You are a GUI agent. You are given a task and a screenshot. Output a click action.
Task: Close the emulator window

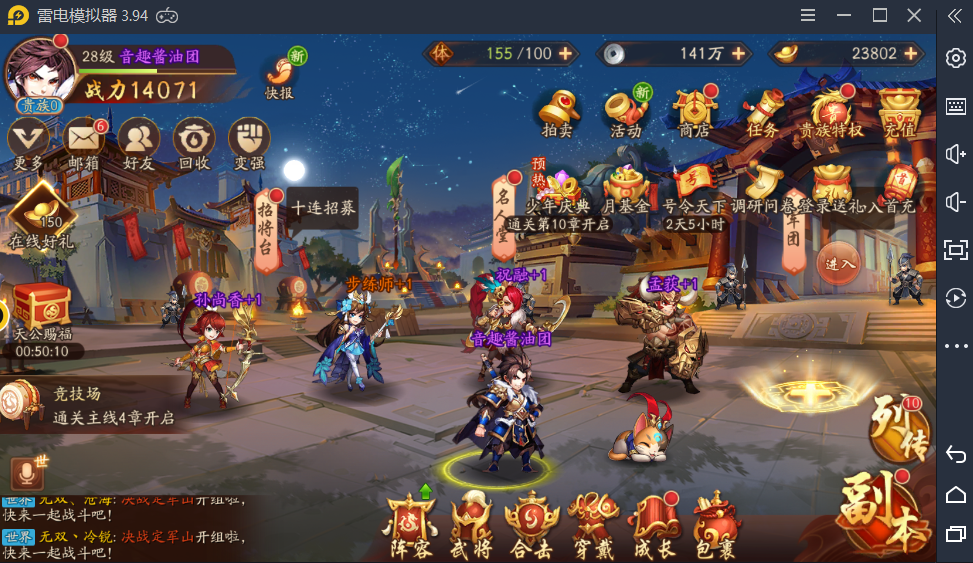pos(914,15)
